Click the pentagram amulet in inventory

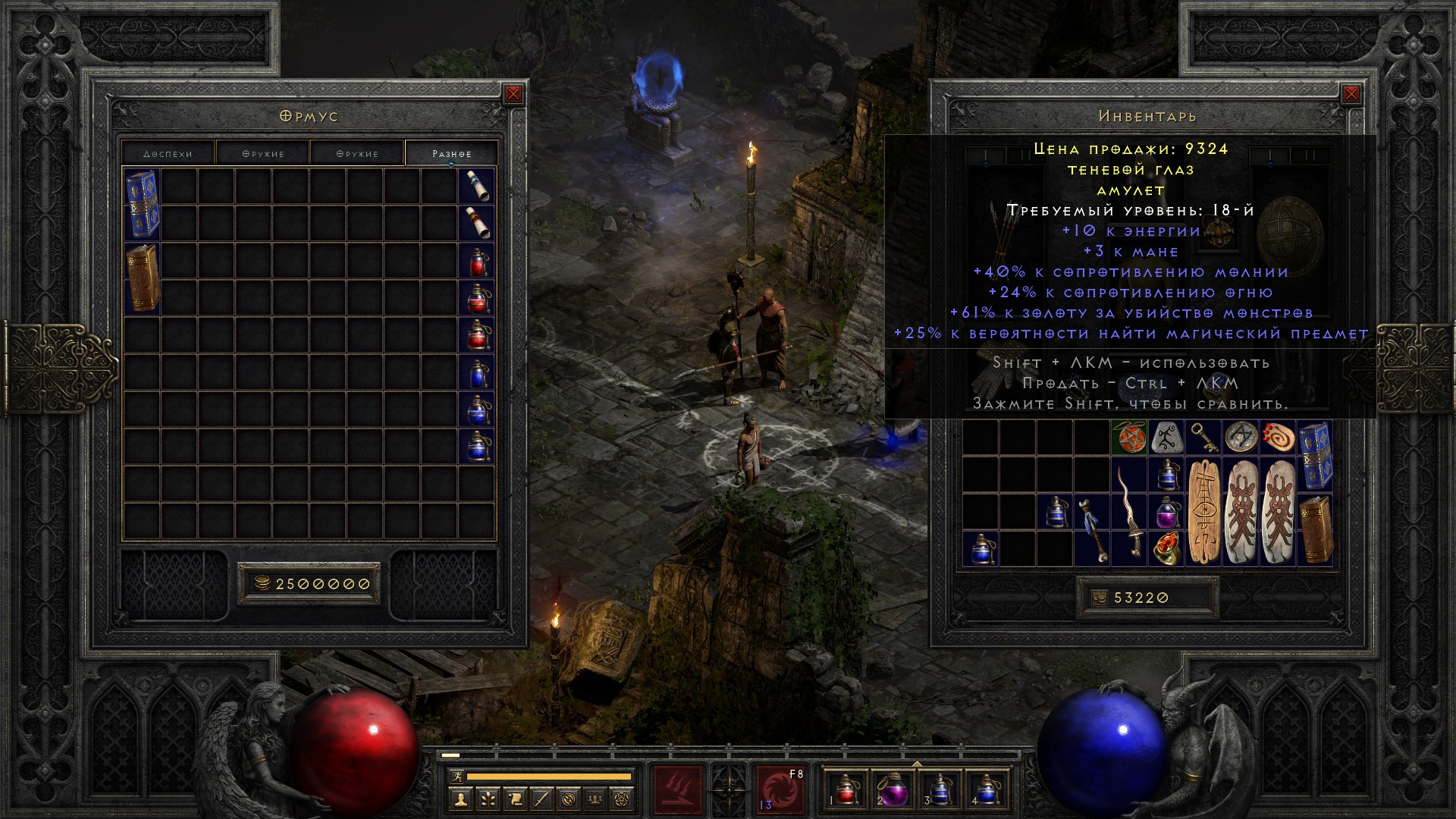pyautogui.click(x=1128, y=438)
